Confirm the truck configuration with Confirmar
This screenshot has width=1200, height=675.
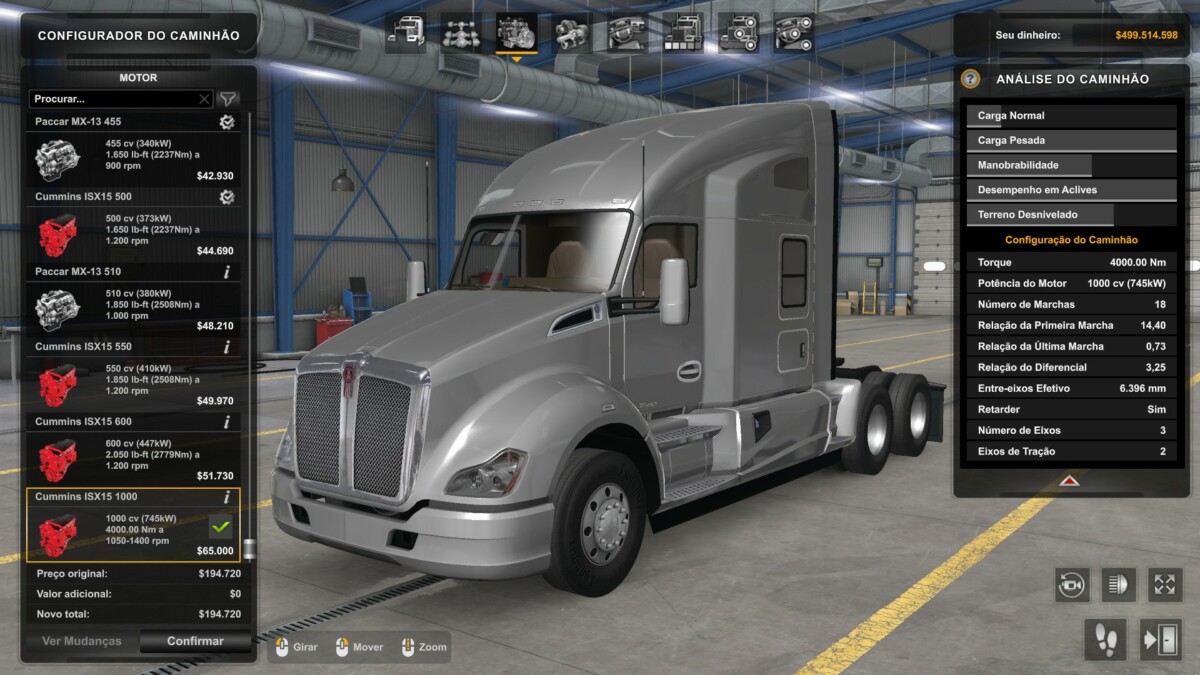coord(195,641)
